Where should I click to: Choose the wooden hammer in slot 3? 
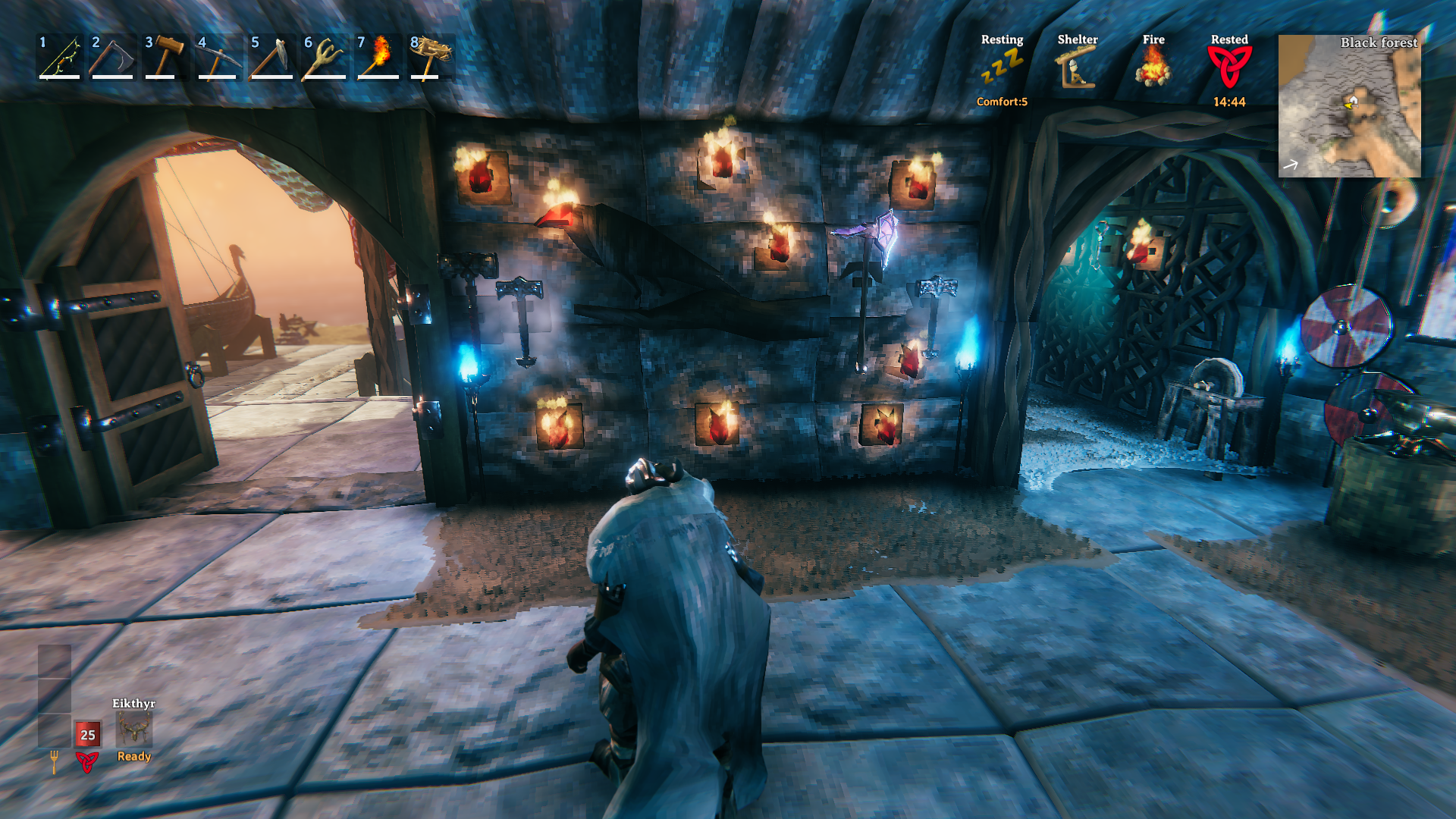point(165,57)
